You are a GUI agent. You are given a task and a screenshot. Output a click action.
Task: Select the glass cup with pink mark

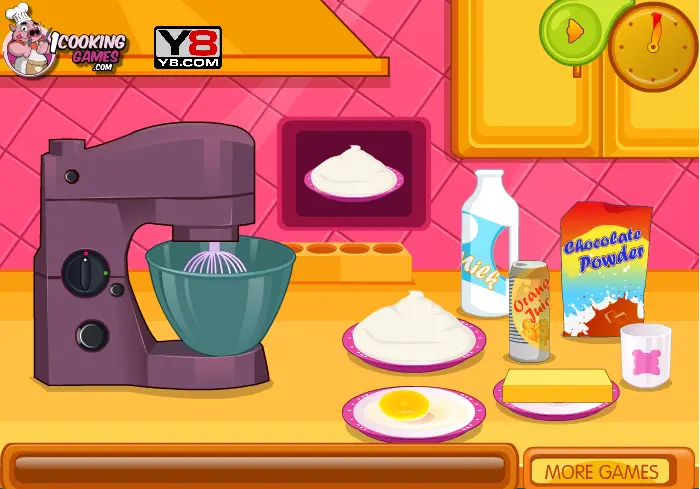pyautogui.click(x=645, y=354)
